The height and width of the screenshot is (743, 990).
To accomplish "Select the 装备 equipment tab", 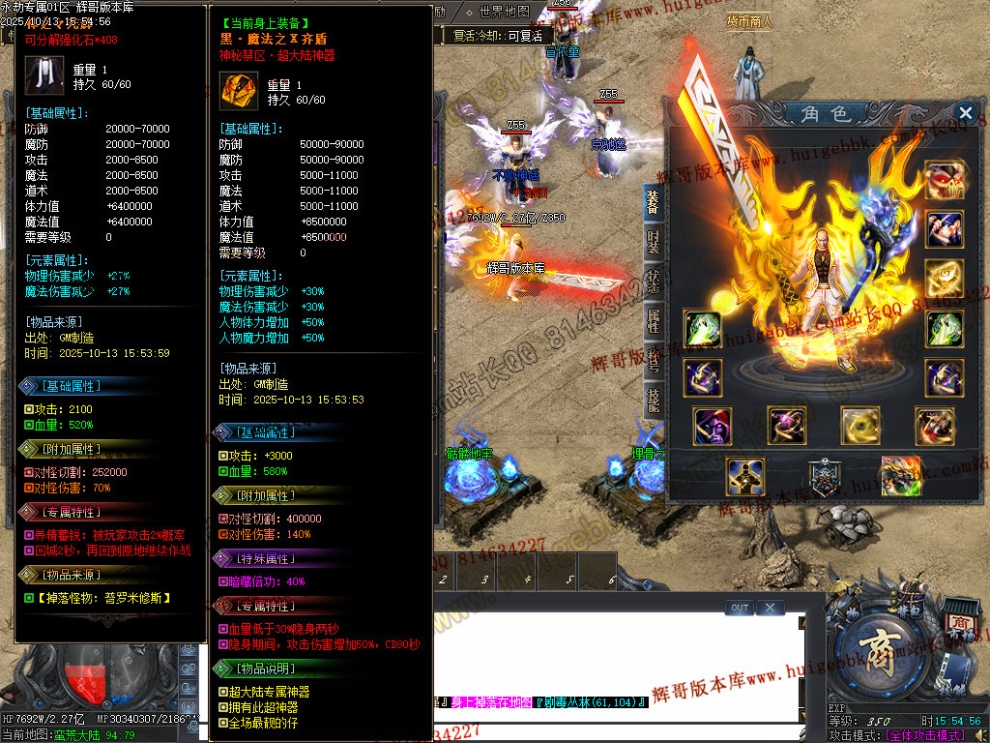I will pyautogui.click(x=652, y=204).
